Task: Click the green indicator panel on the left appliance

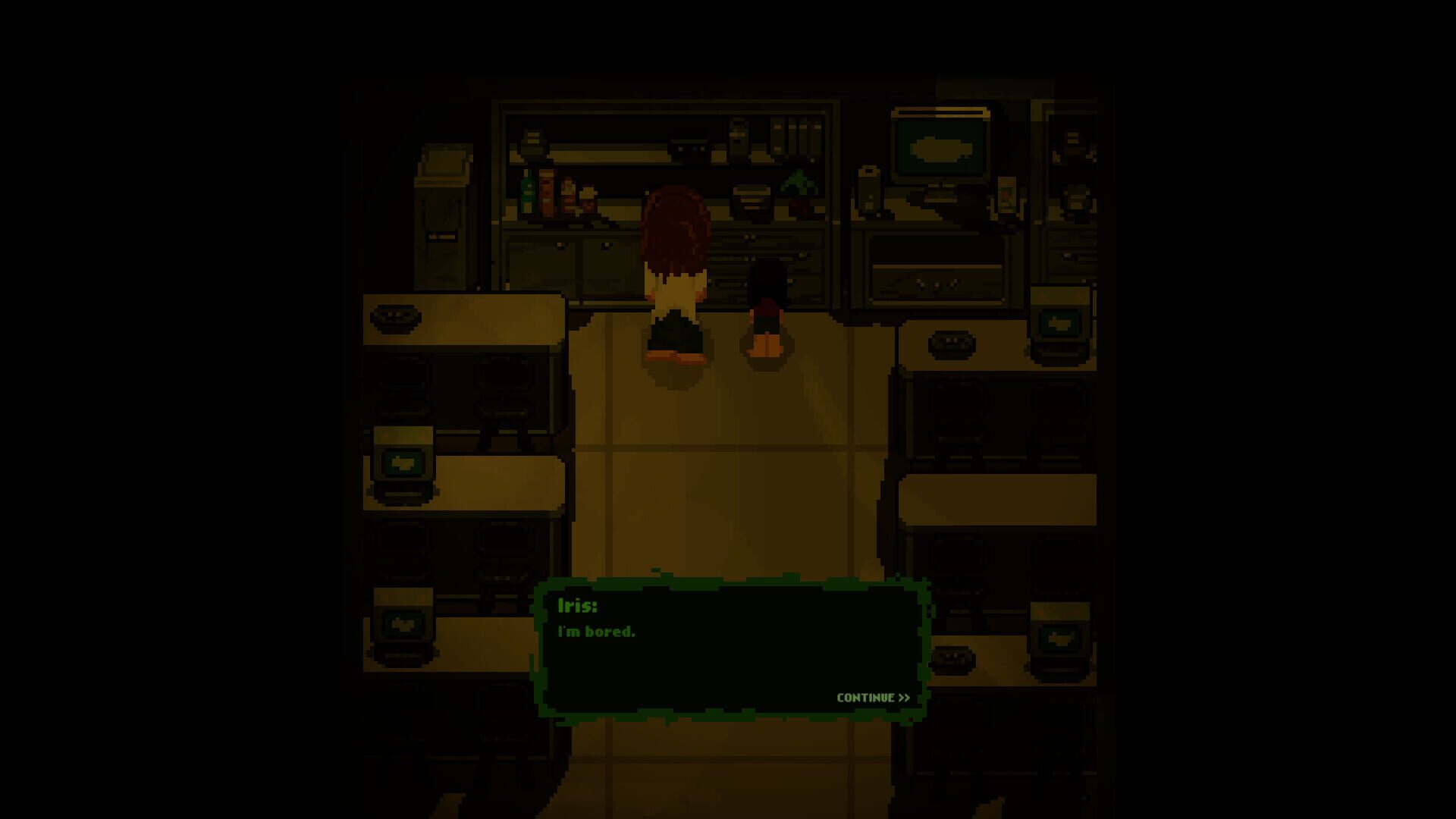Action: 406,463
